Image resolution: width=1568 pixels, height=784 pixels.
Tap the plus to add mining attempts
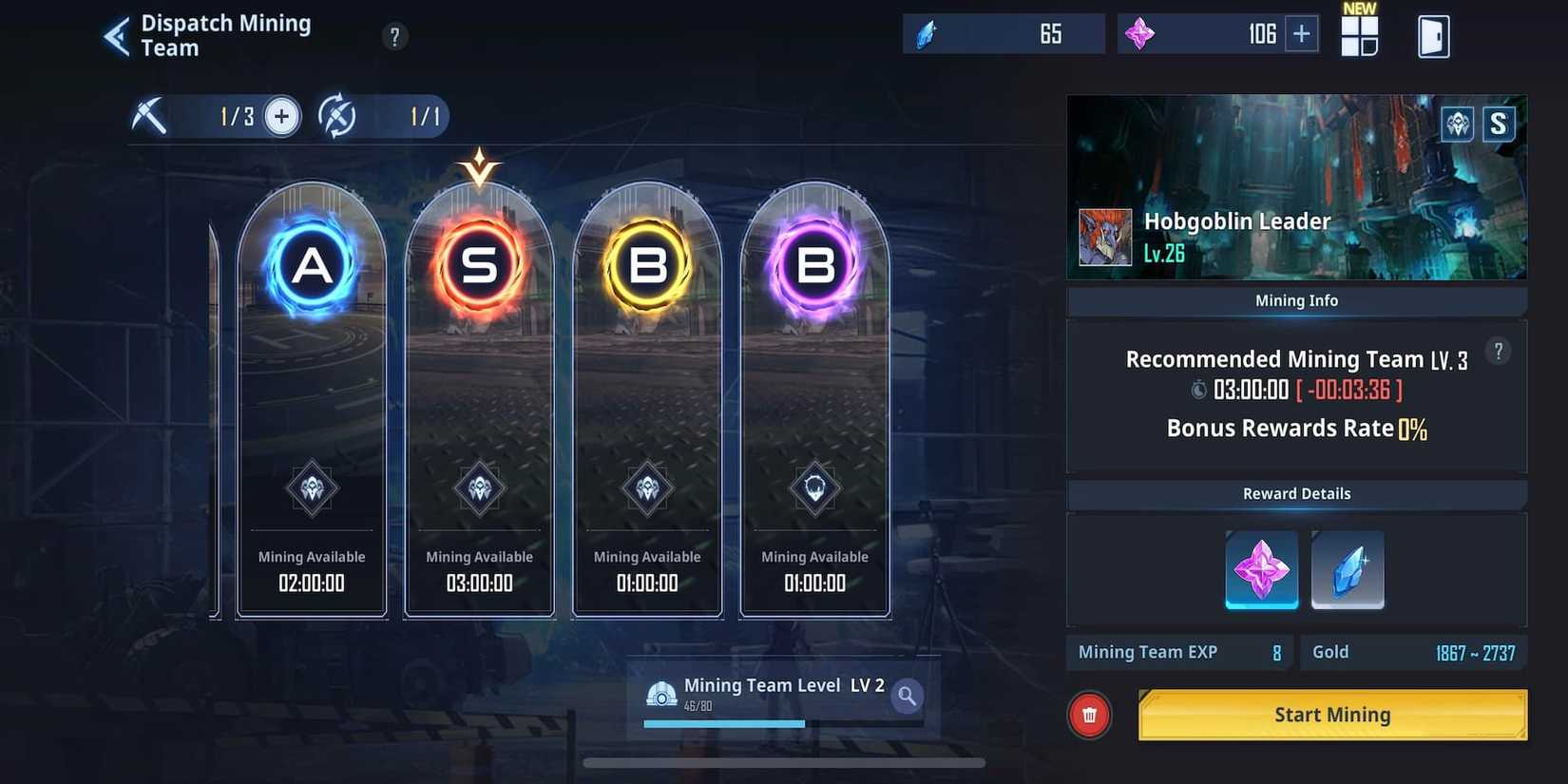[x=280, y=116]
